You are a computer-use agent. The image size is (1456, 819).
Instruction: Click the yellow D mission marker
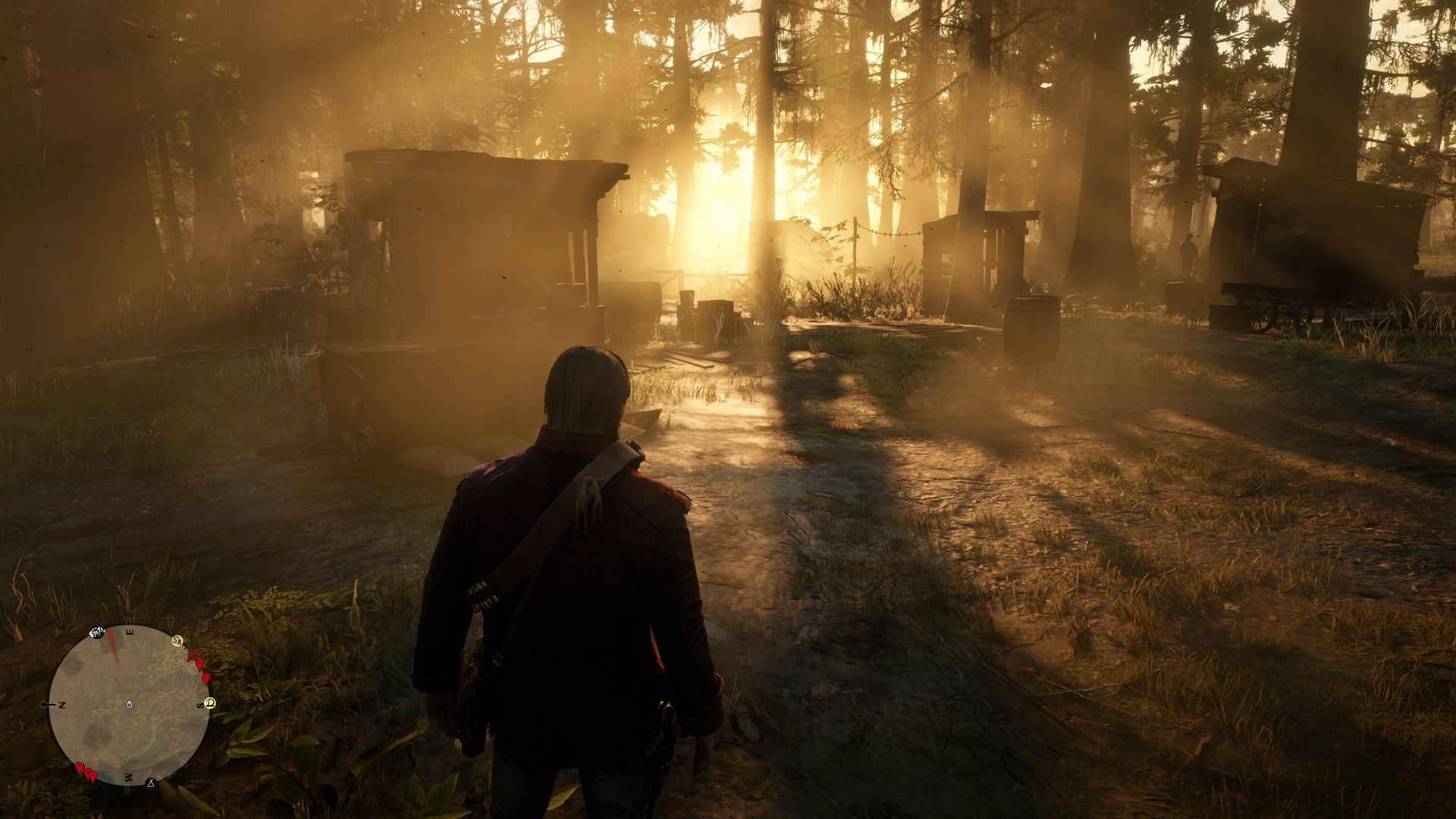210,701
